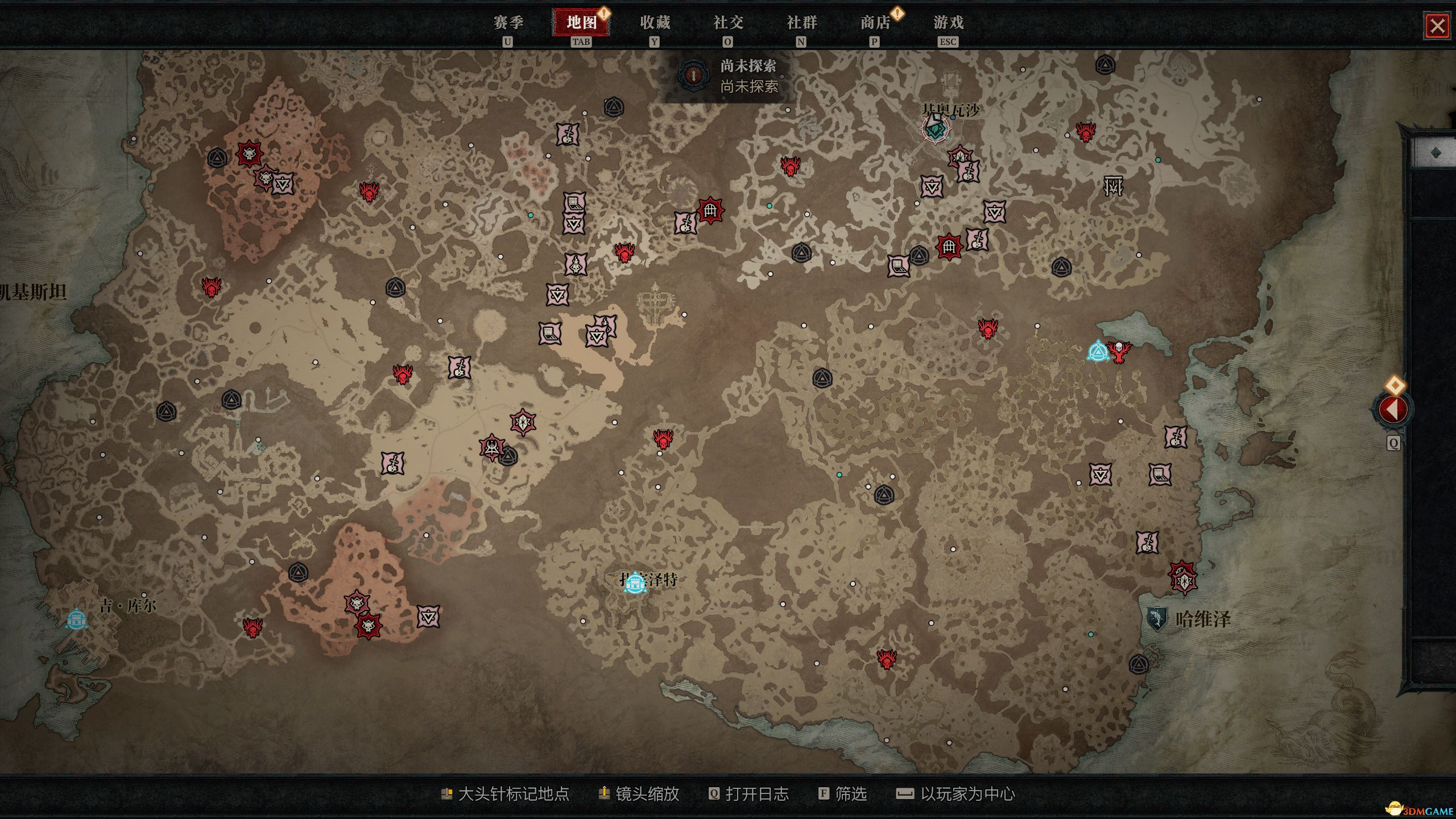Select the blue glowing altar marker
This screenshot has height=819, width=1456.
click(1097, 351)
